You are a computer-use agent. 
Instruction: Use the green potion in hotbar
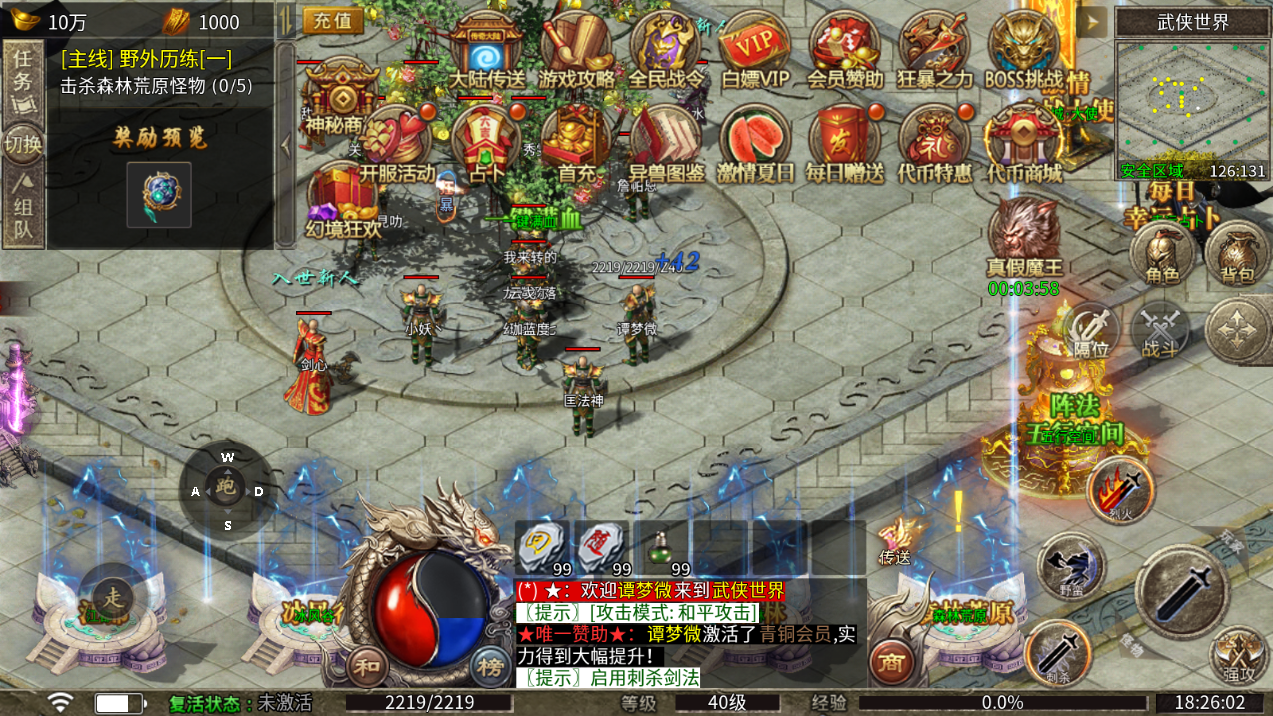659,548
